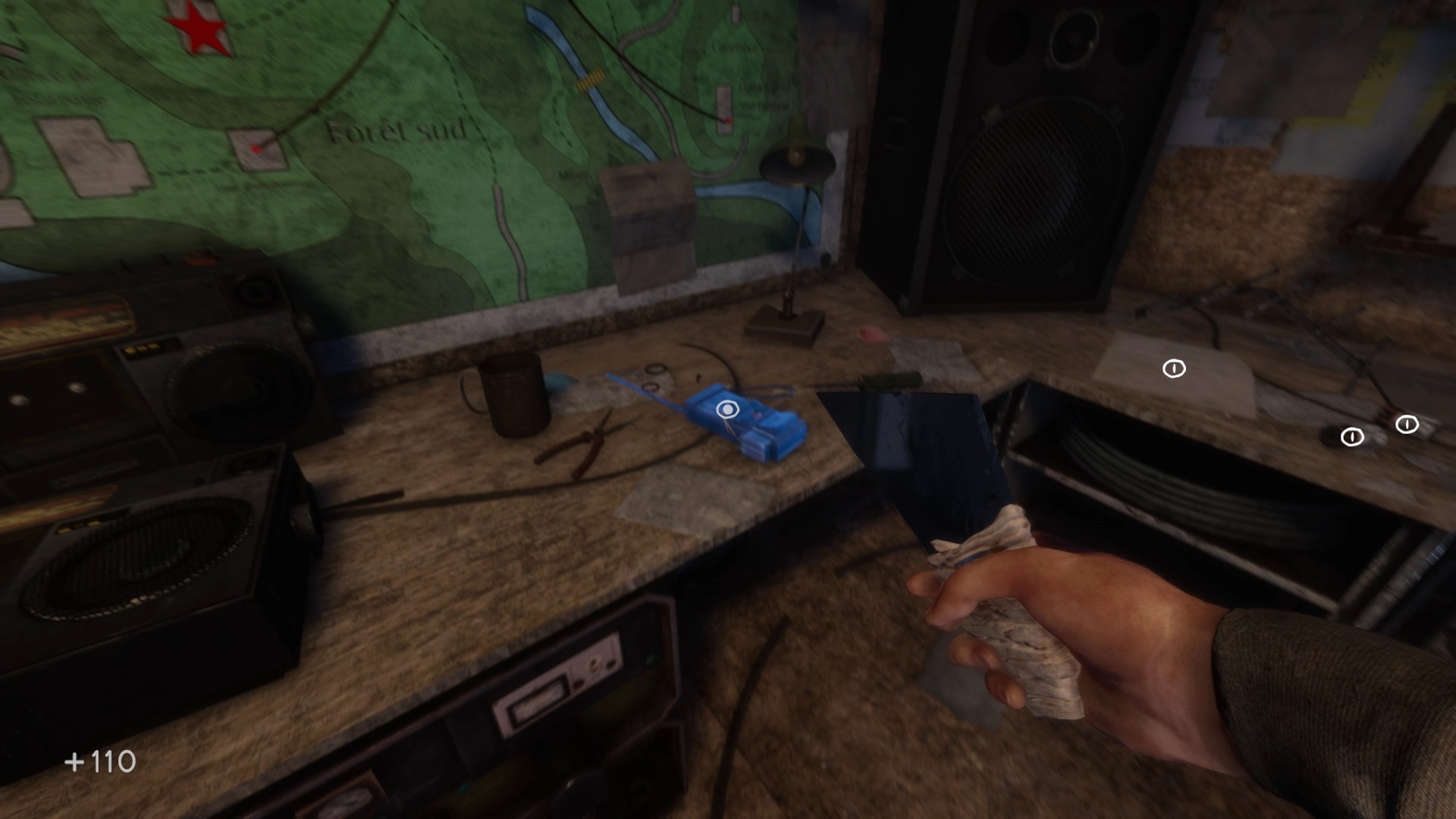Click the focus reticle on the blue detonator
This screenshot has height=819, width=1456.
(729, 408)
